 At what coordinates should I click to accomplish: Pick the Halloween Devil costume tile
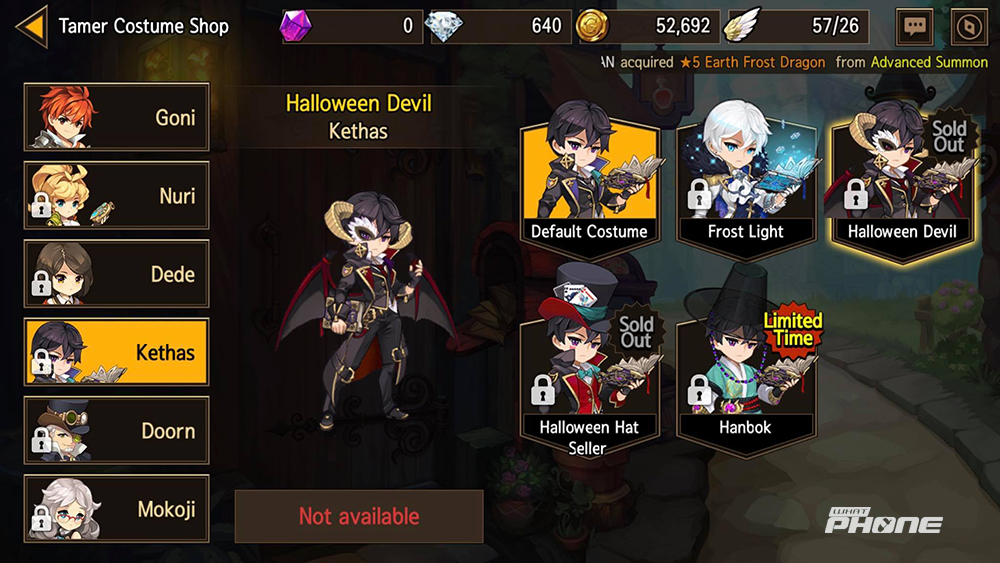pyautogui.click(x=901, y=183)
